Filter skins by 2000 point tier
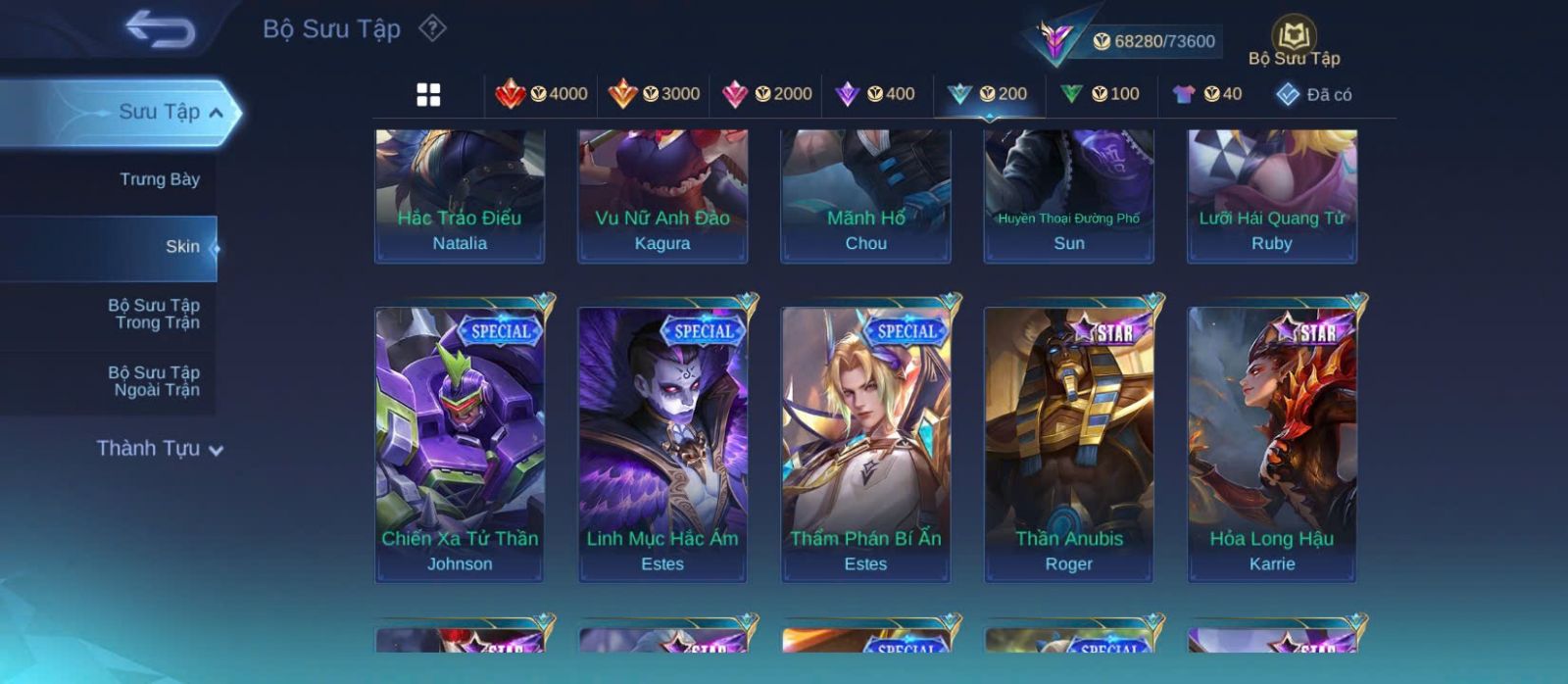1568x684 pixels. pyautogui.click(x=767, y=94)
